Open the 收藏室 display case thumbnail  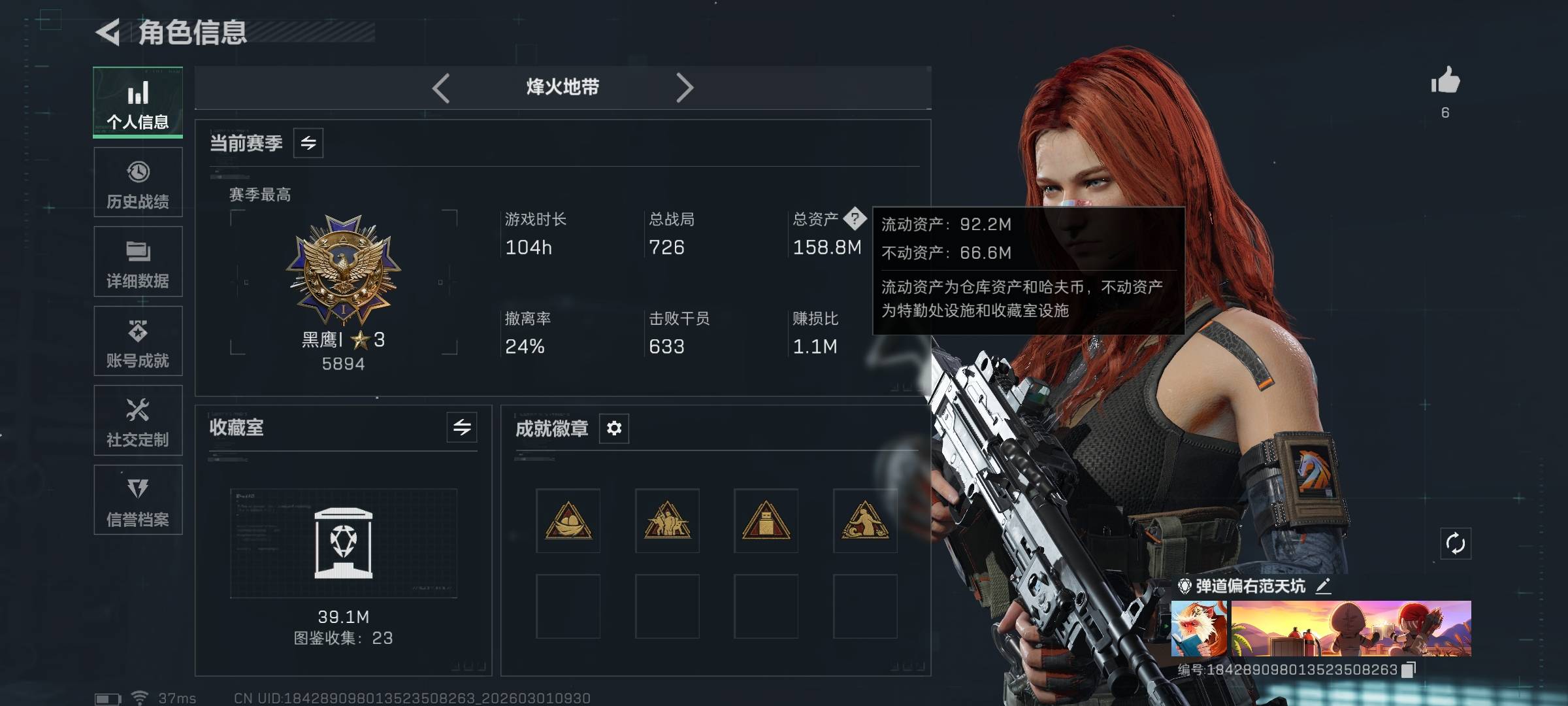(x=344, y=543)
